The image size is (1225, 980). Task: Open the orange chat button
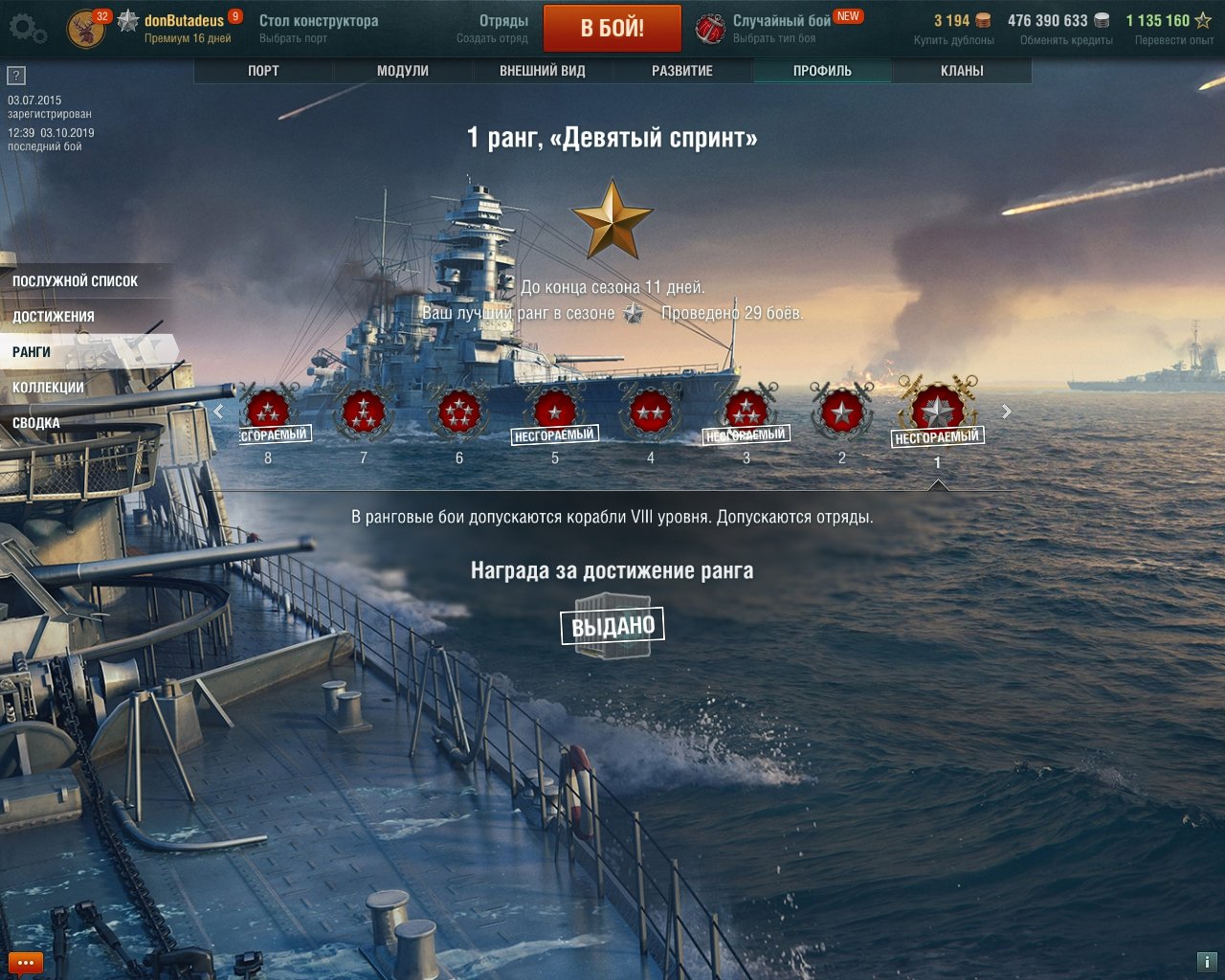coord(25,963)
